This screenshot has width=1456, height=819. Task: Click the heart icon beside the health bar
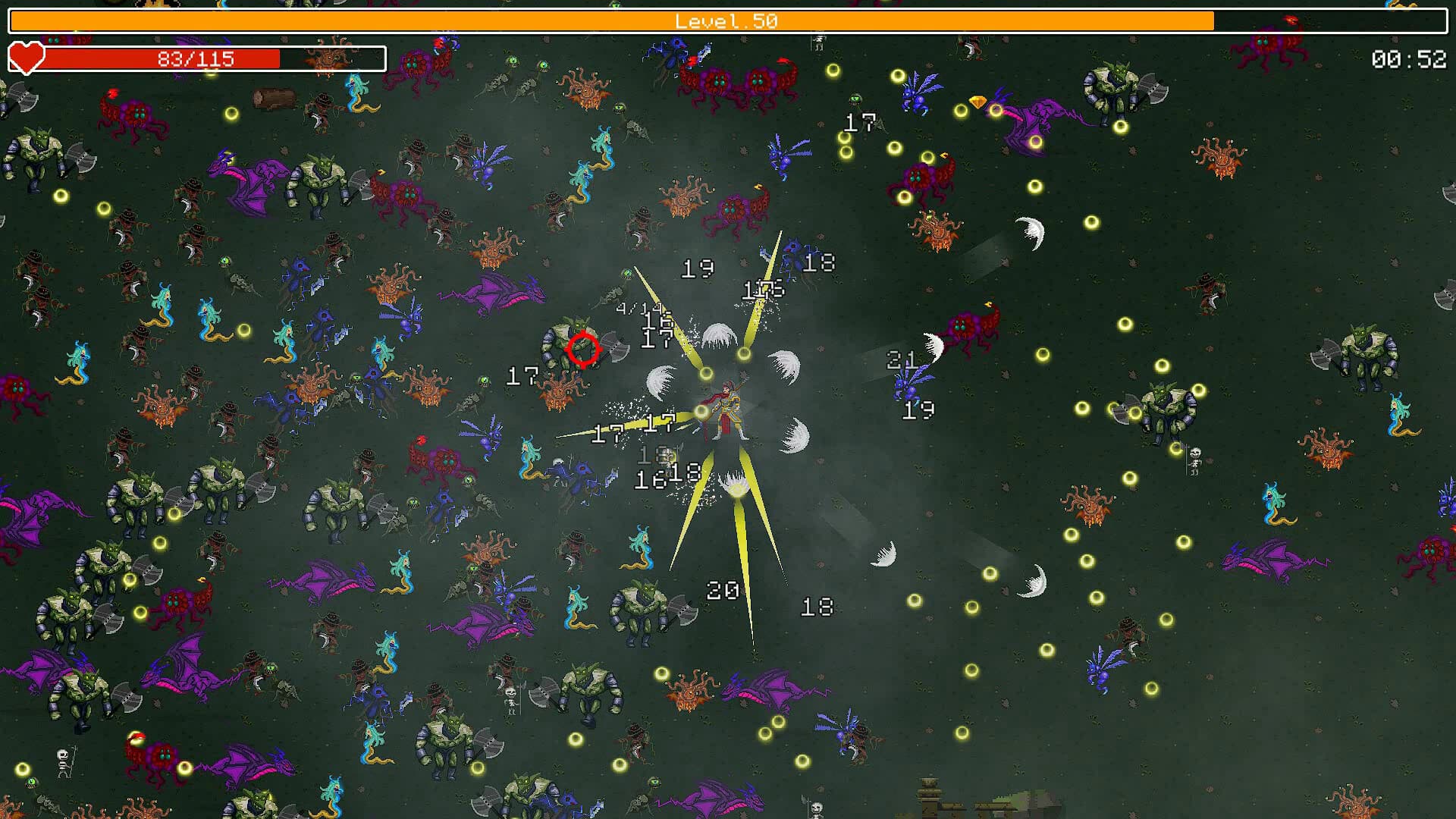[25, 58]
